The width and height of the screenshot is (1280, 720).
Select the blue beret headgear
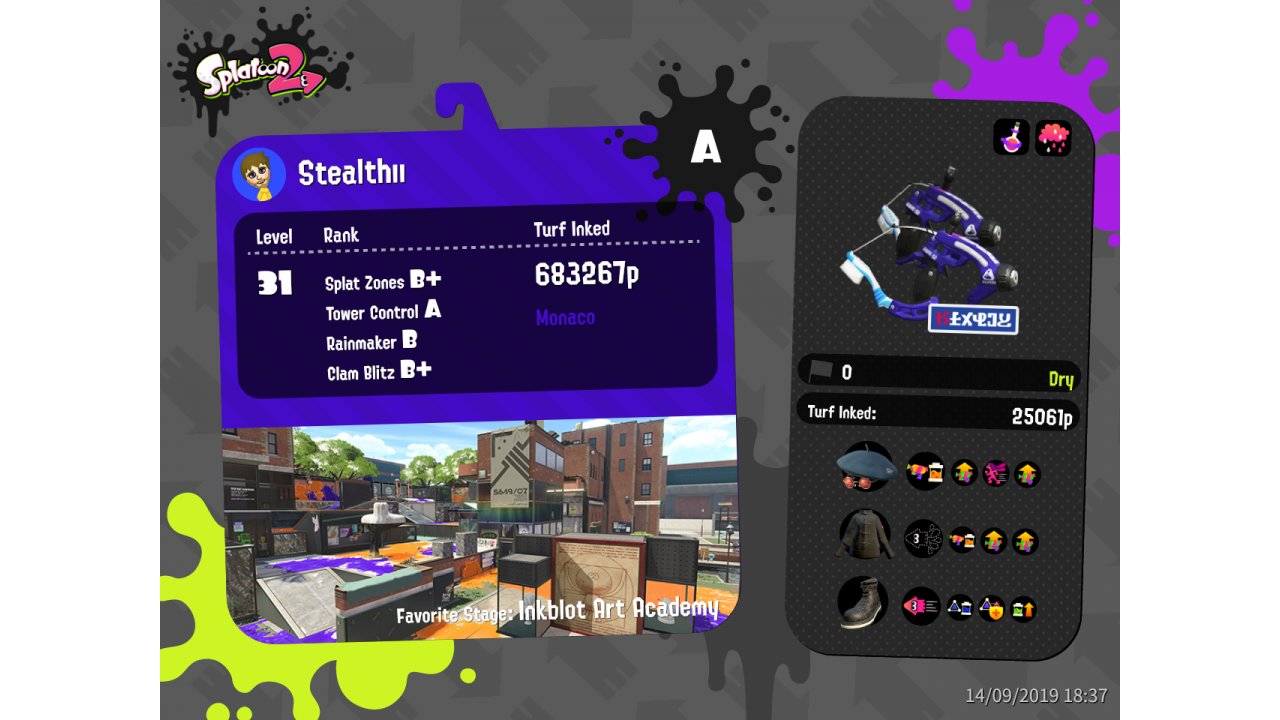tap(865, 468)
